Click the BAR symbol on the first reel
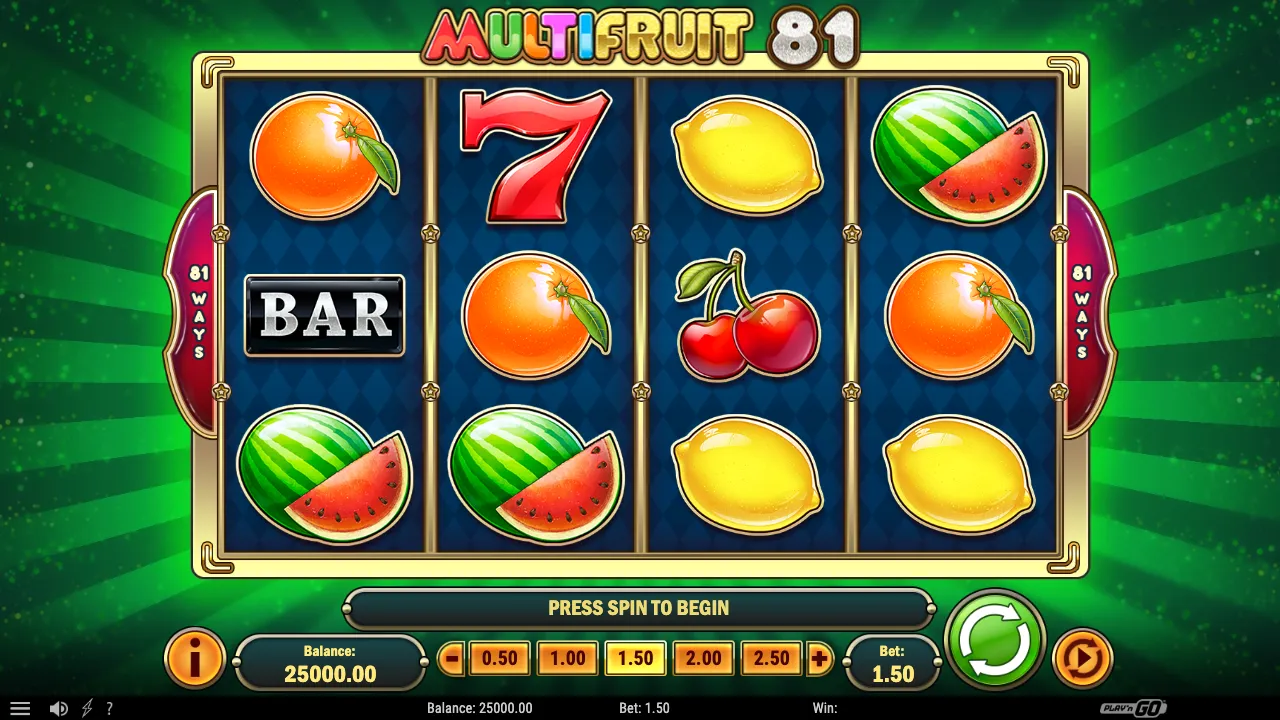 [x=324, y=315]
